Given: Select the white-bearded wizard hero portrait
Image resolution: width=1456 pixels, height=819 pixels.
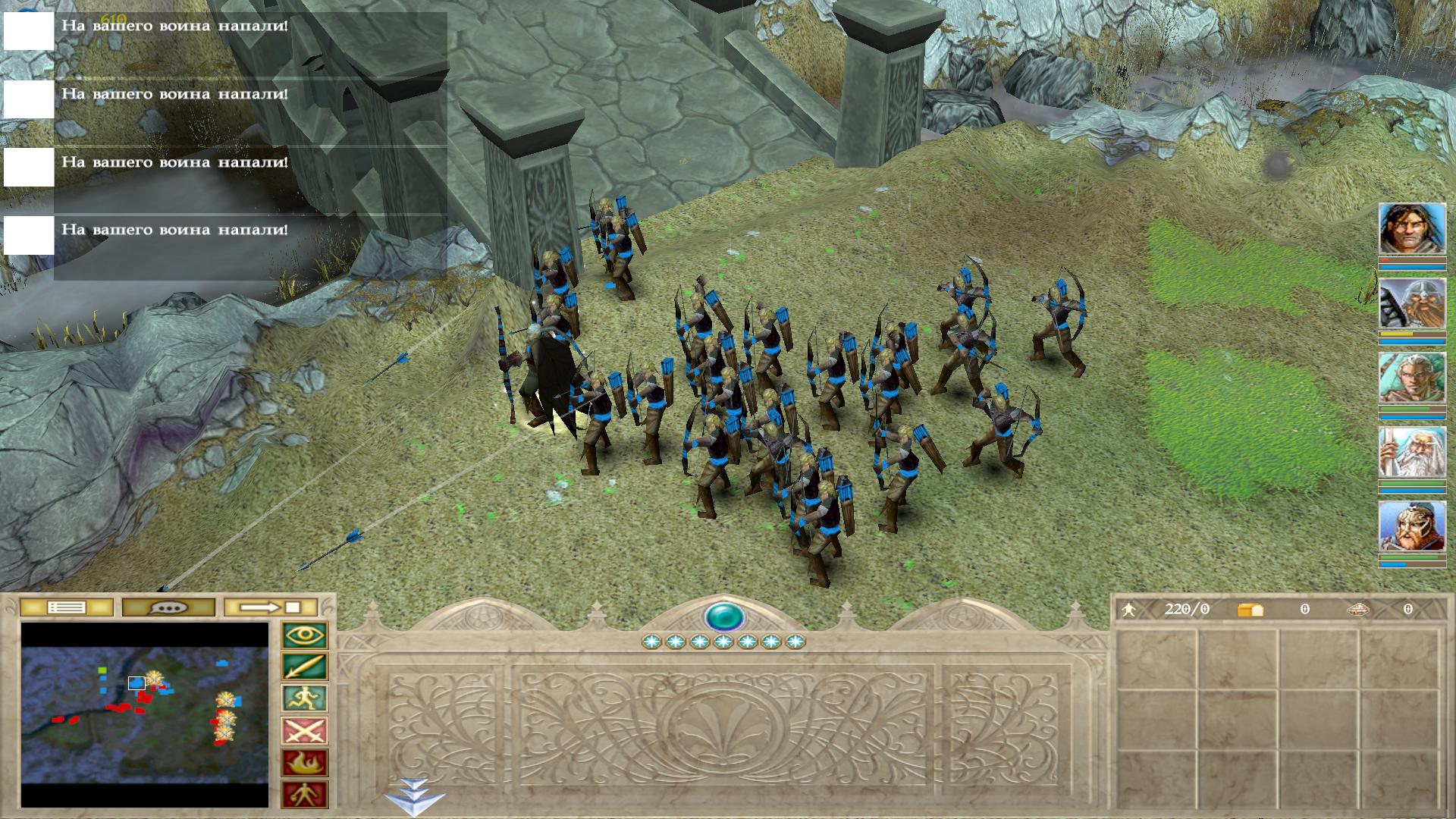Looking at the screenshot, I should (1412, 453).
